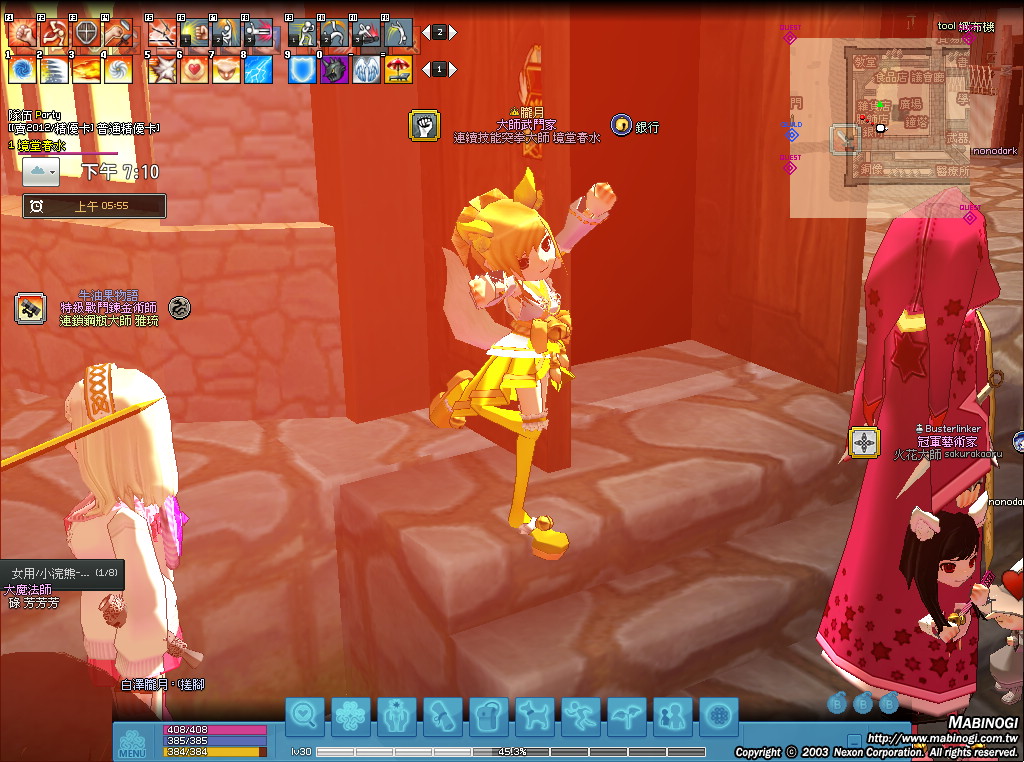Image resolution: width=1024 pixels, height=762 pixels.
Task: Open the weather dropdown beside the clock
Action: [40, 172]
